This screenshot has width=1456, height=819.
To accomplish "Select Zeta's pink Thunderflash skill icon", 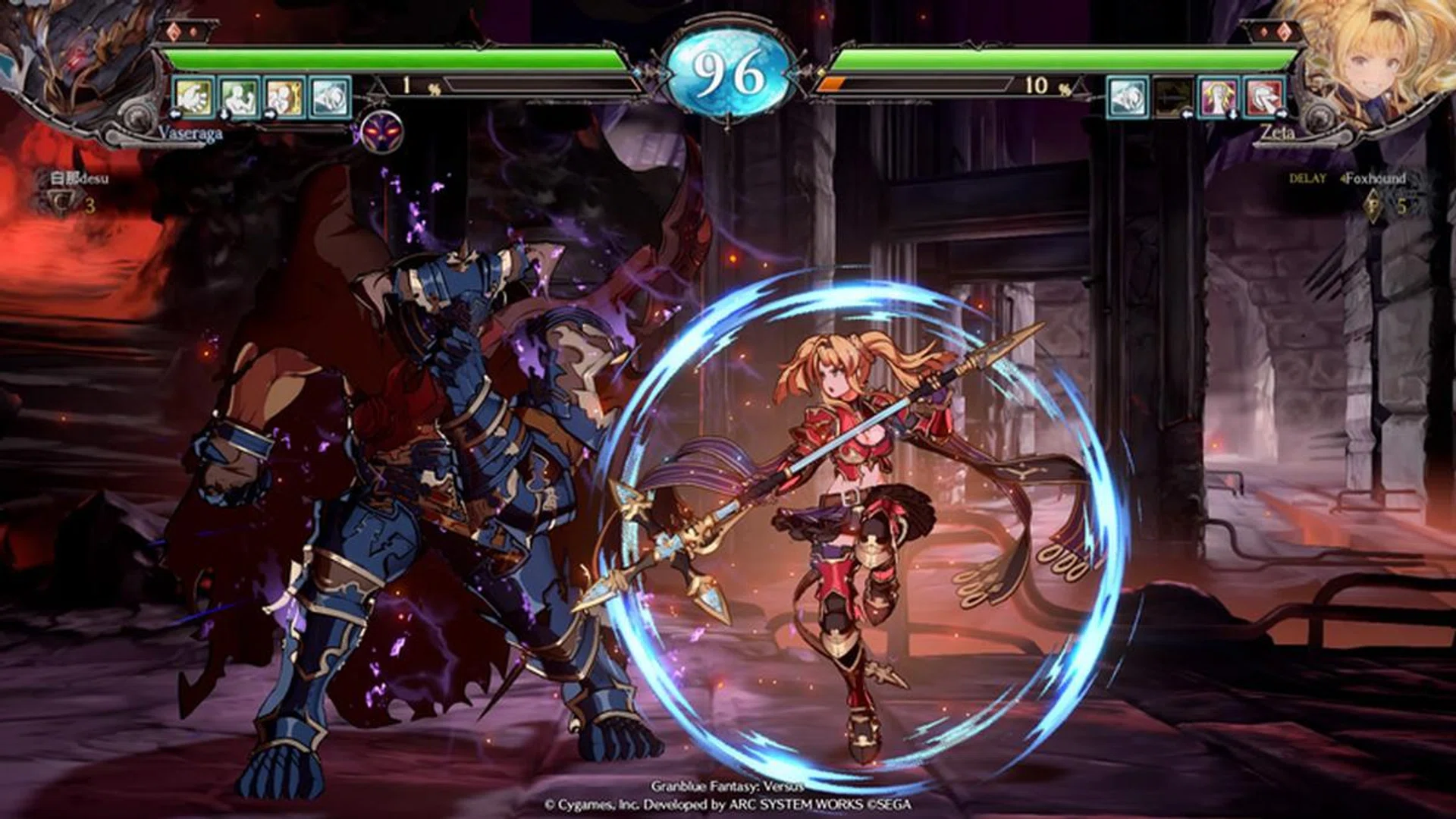I will pos(1219,96).
